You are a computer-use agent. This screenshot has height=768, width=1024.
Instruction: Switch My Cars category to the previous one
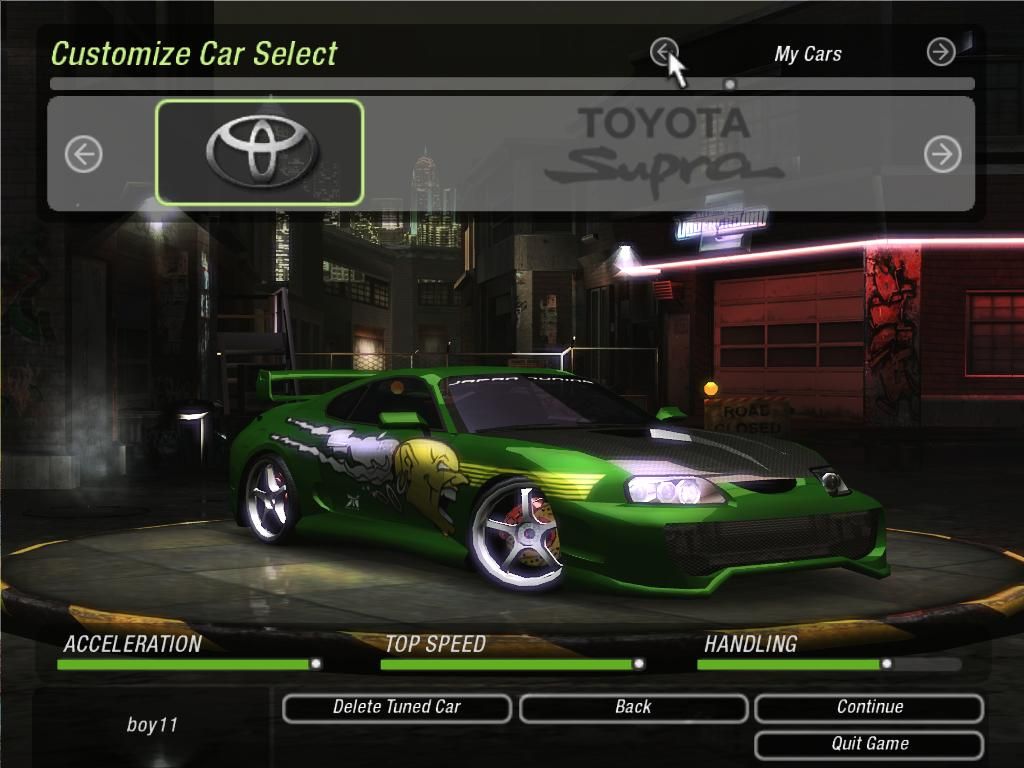coord(664,51)
